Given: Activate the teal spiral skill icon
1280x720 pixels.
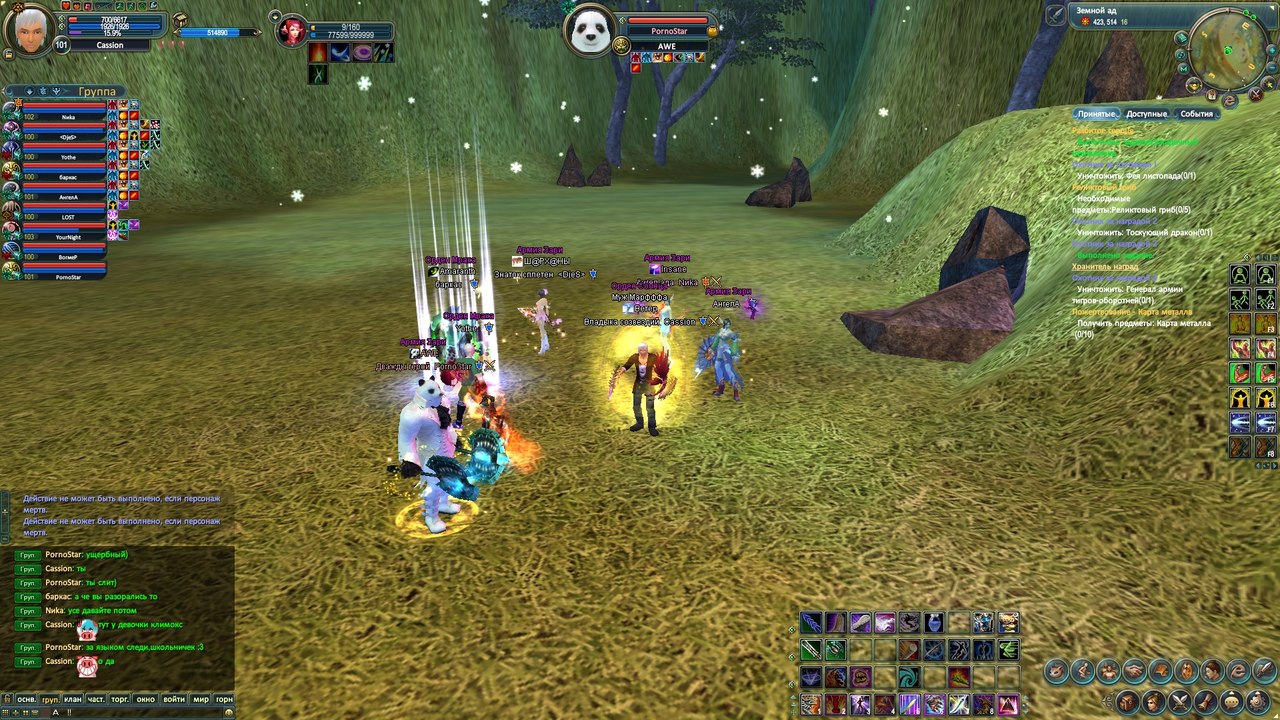Looking at the screenshot, I should [909, 677].
